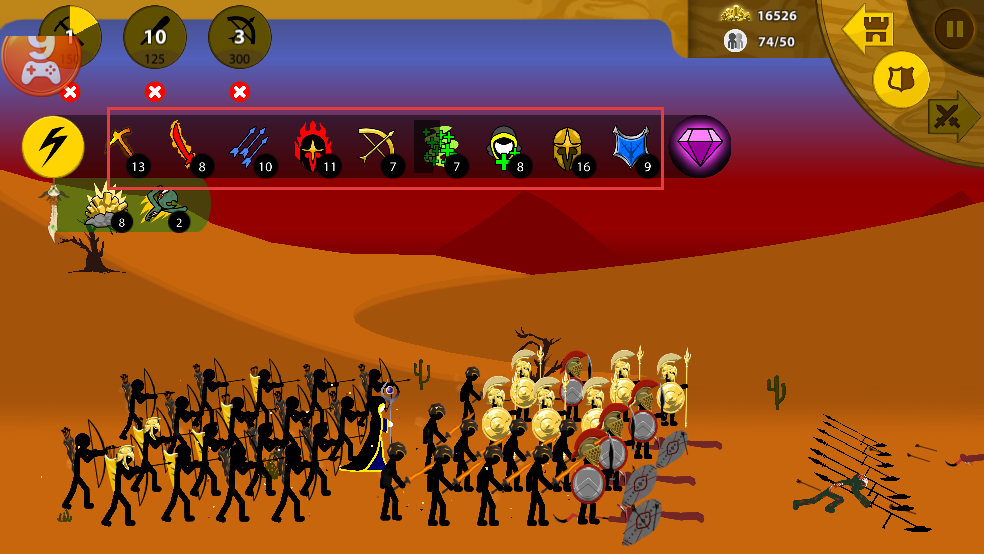Pick the flaming helmet upgrade
984x554 pixels.
(x=314, y=147)
